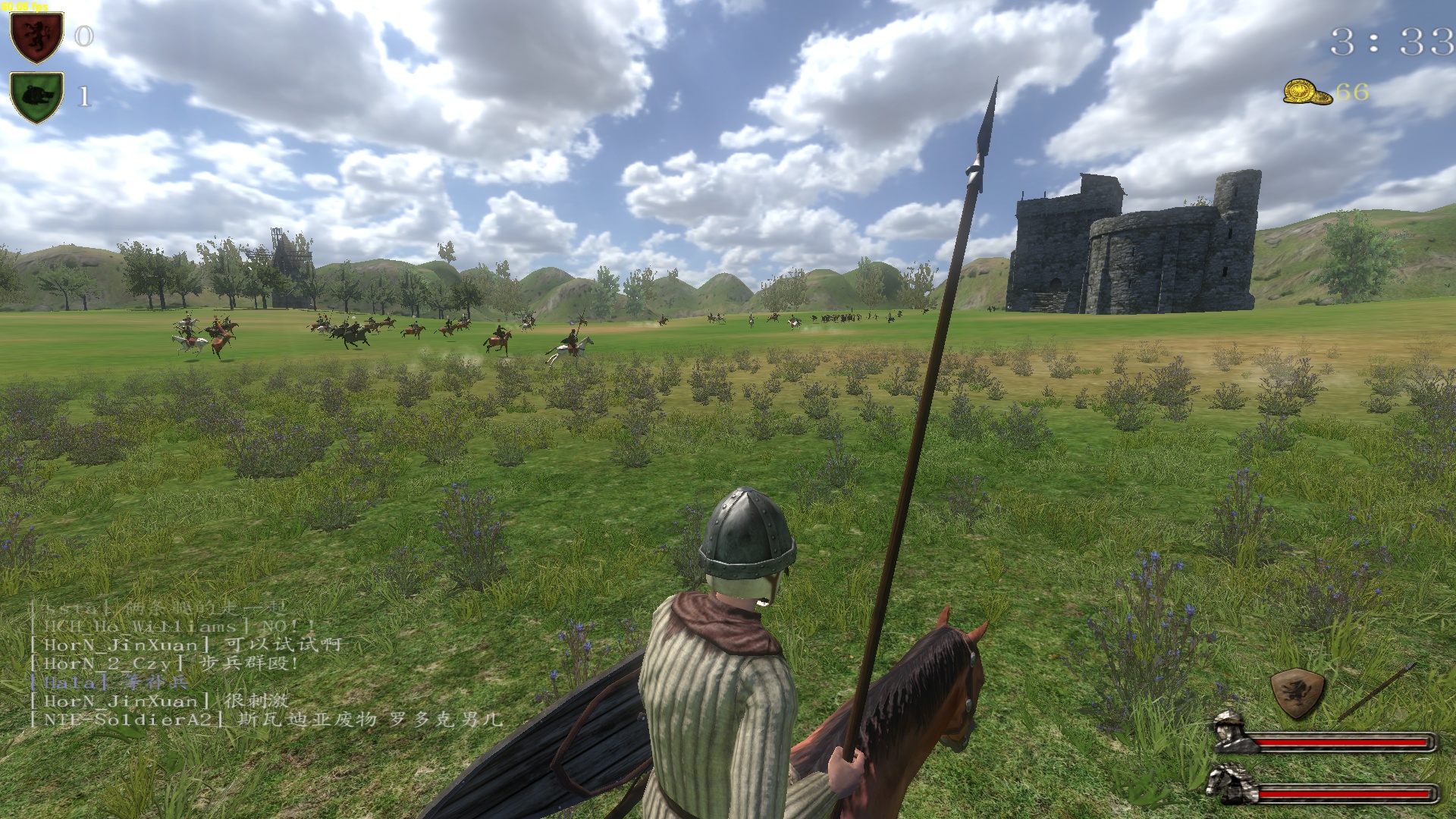Select HorN_2_Czy's chat message
Screen dimensions: 1456x819
click(x=165, y=664)
